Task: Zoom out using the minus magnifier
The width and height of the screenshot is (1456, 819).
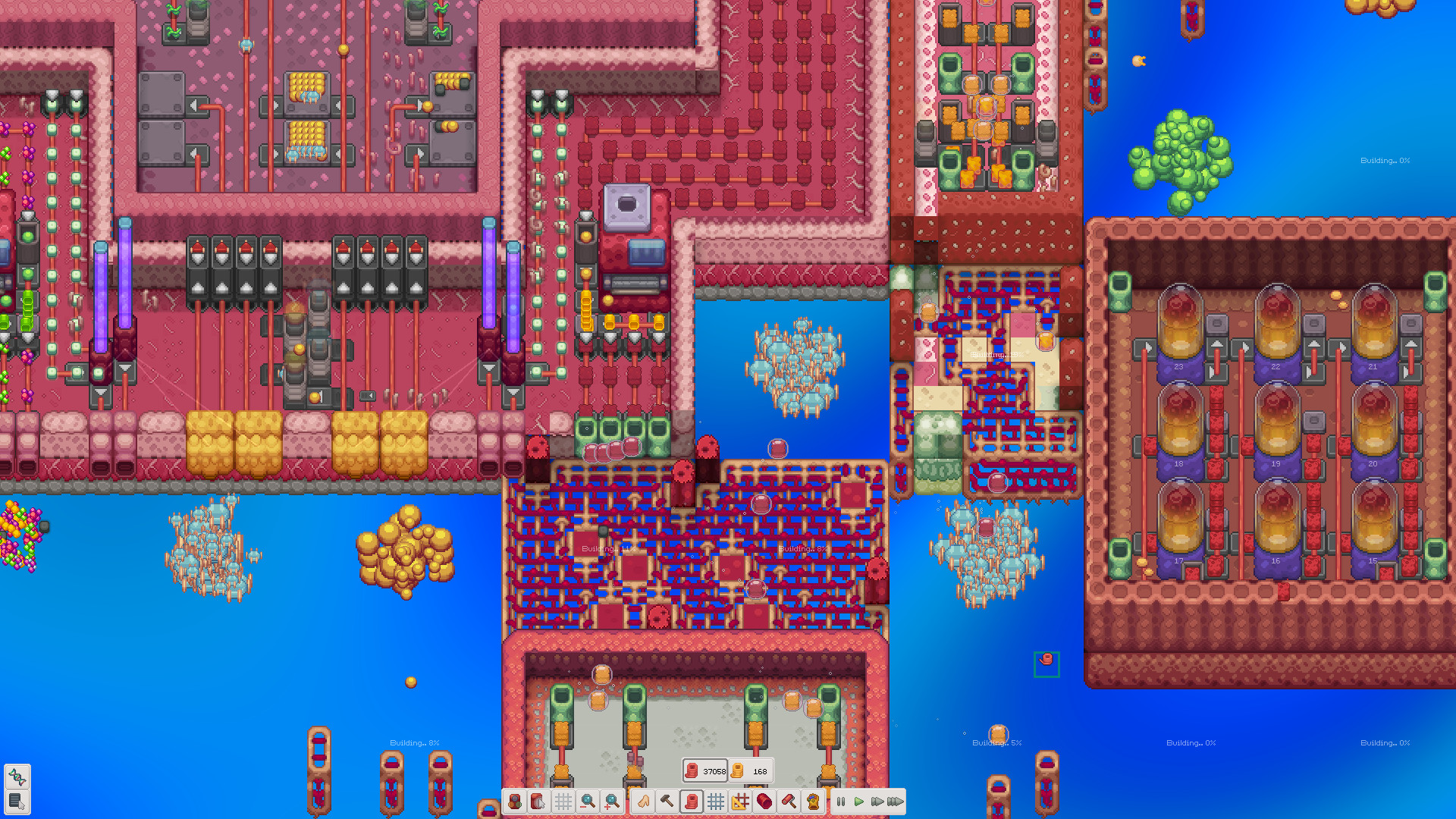Action: point(587,802)
